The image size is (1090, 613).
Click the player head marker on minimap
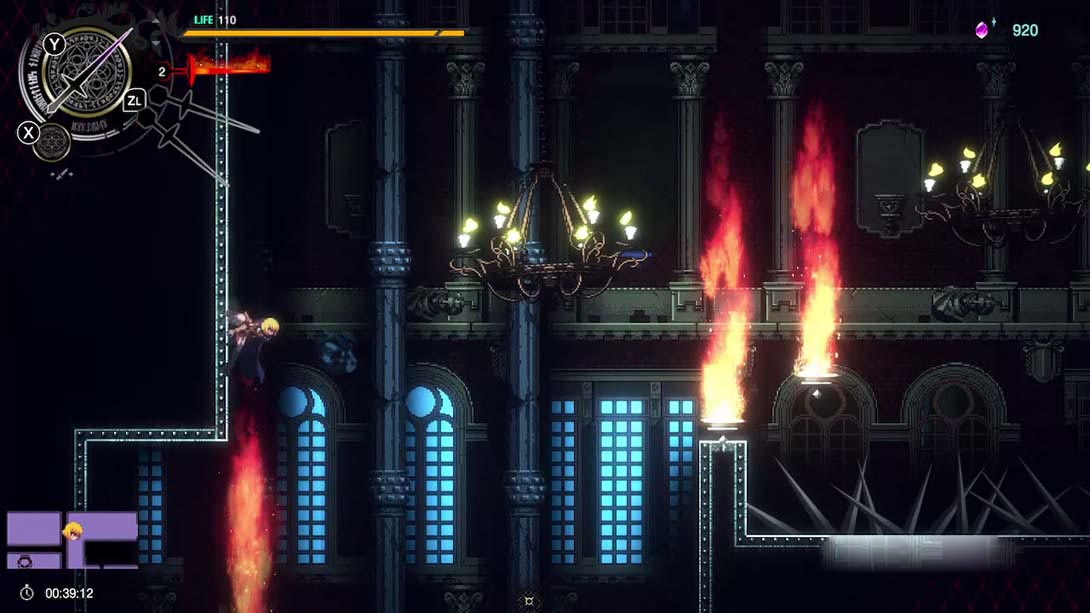click(73, 531)
